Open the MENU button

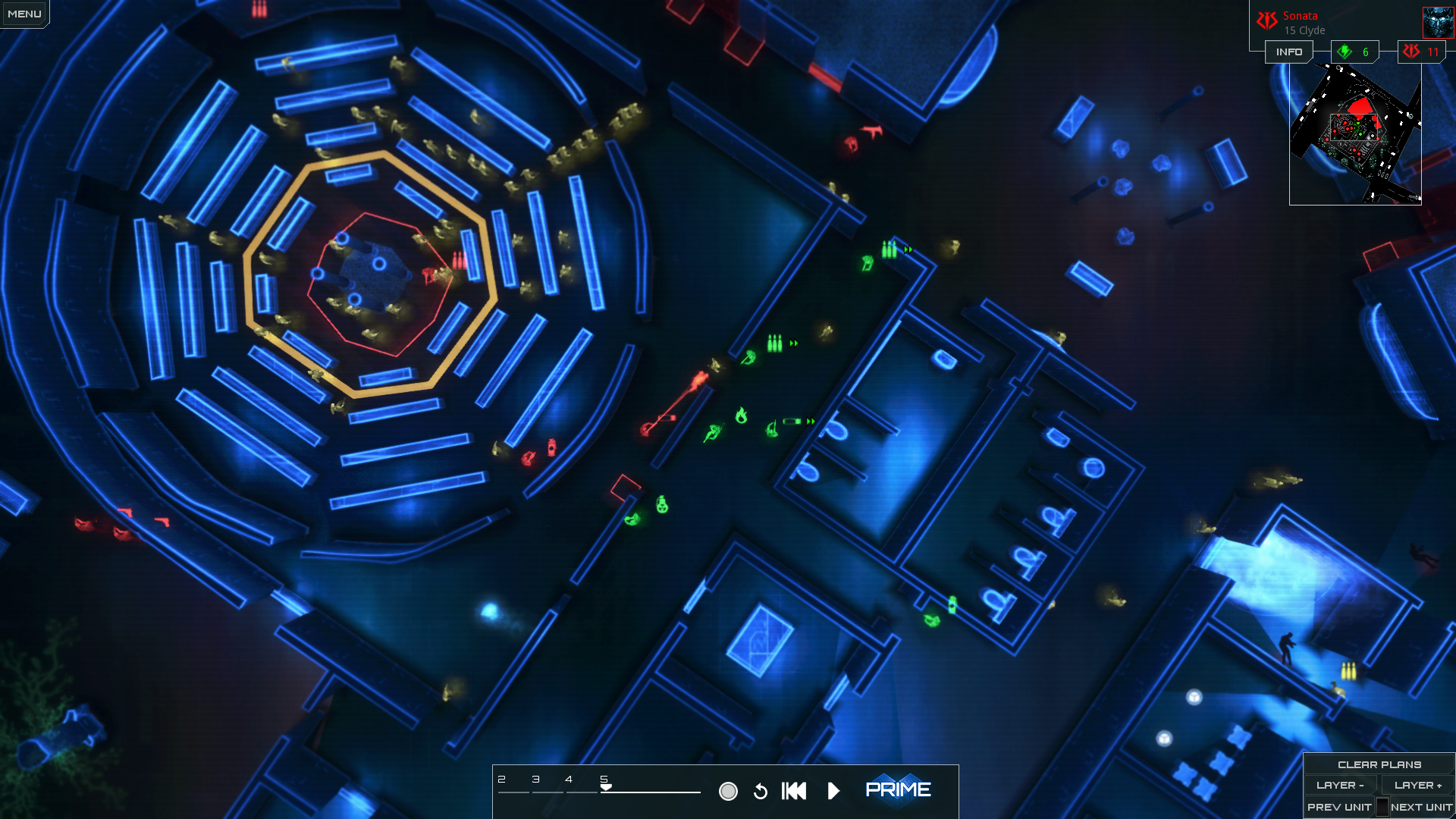click(x=24, y=14)
